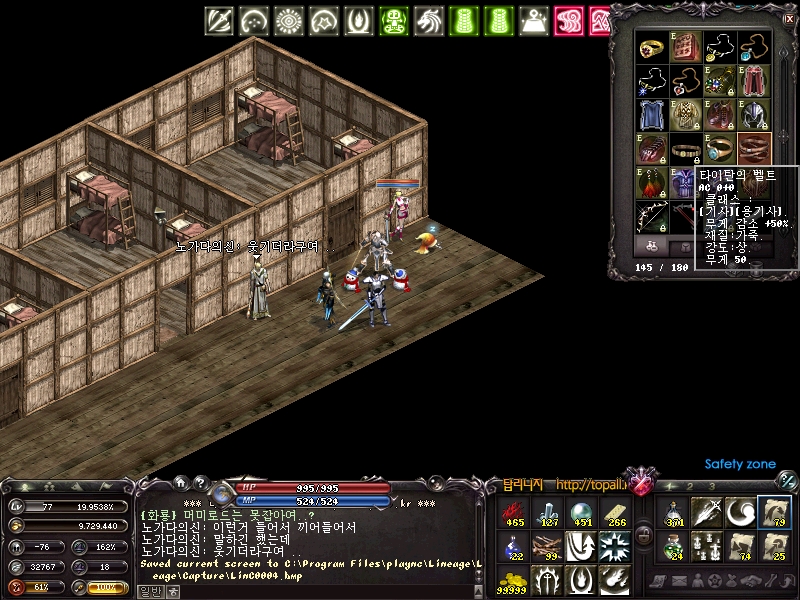Image resolution: width=800 pixels, height=600 pixels.
Task: Select the bow in inventory
Action: point(654,215)
